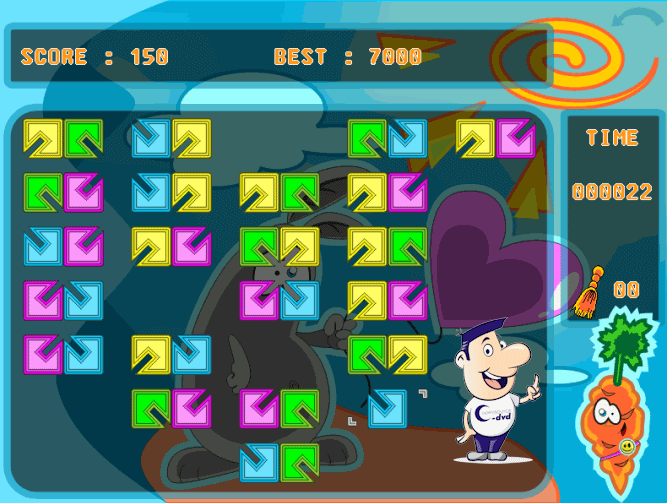Select the unpaired blue arrow tile
Image resolution: width=667 pixels, height=503 pixels.
pyautogui.click(x=387, y=408)
